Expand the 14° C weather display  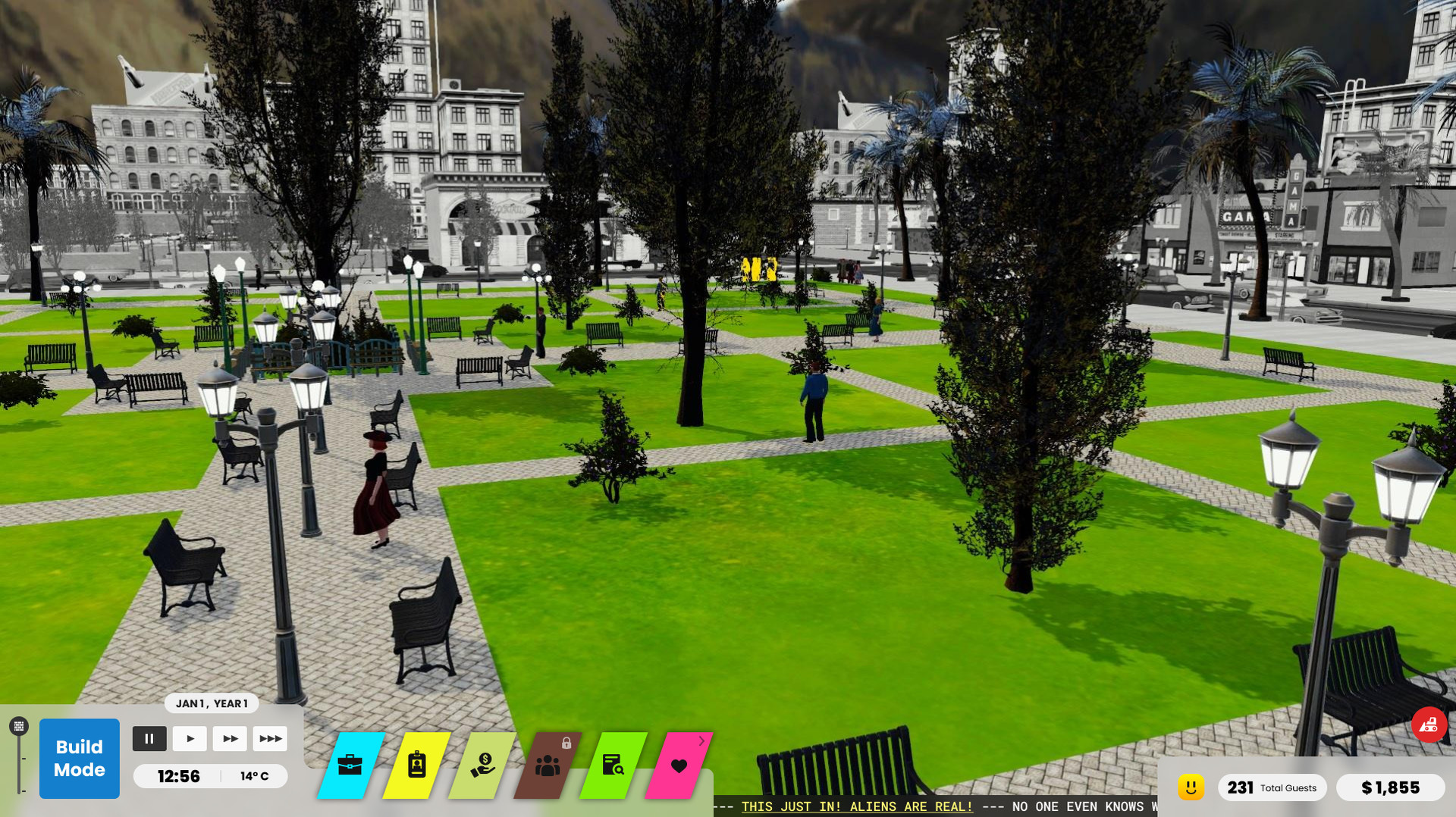256,775
